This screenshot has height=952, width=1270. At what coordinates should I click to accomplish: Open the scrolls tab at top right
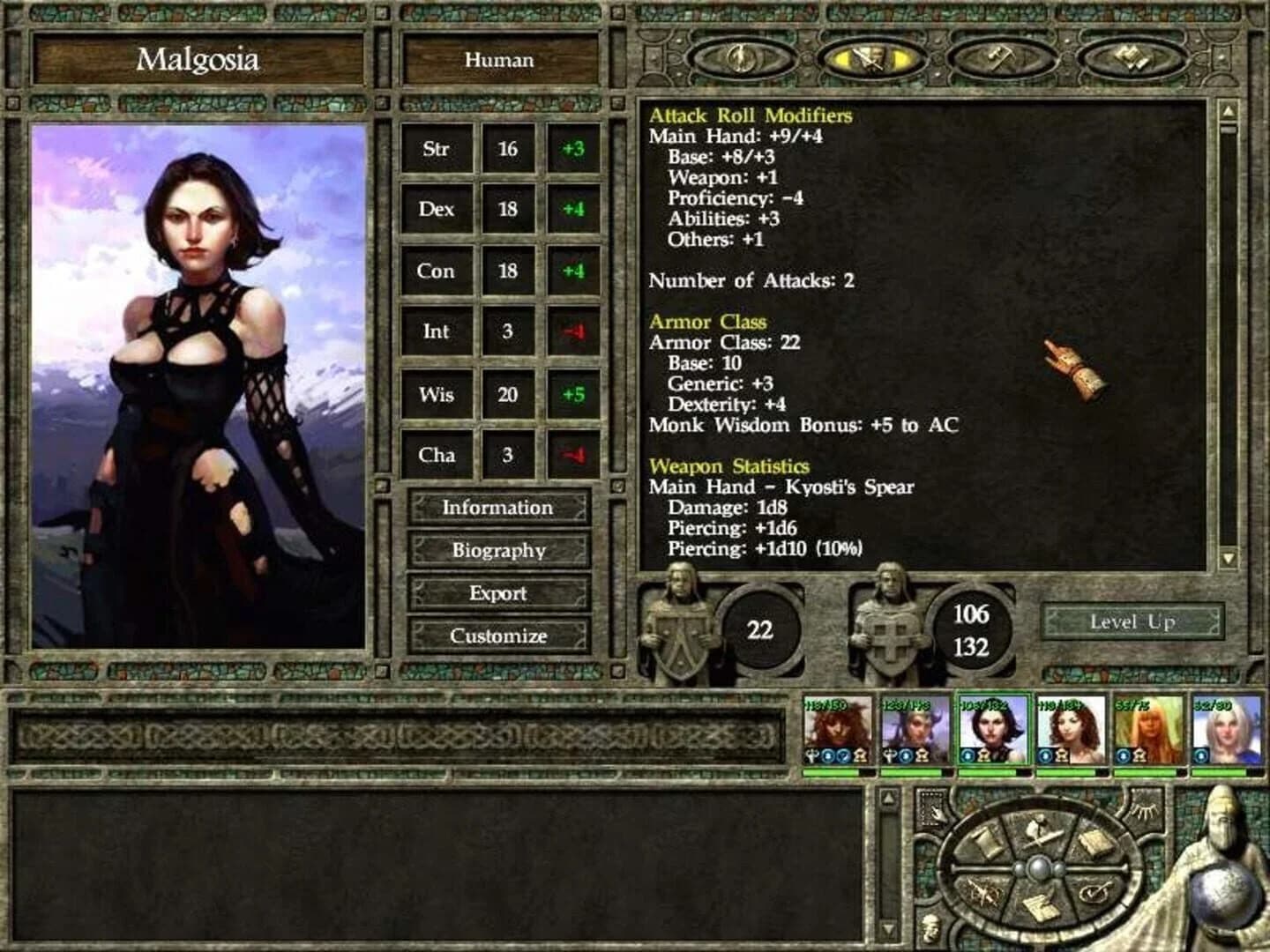(1132, 57)
